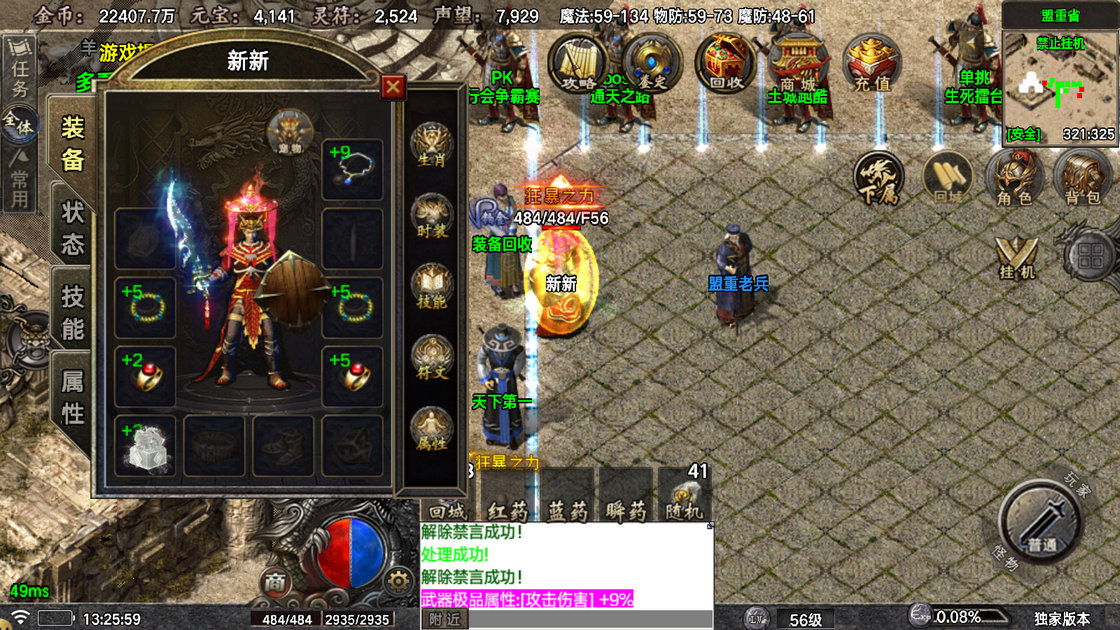Open the 生肖 zodiac round button

(x=432, y=144)
